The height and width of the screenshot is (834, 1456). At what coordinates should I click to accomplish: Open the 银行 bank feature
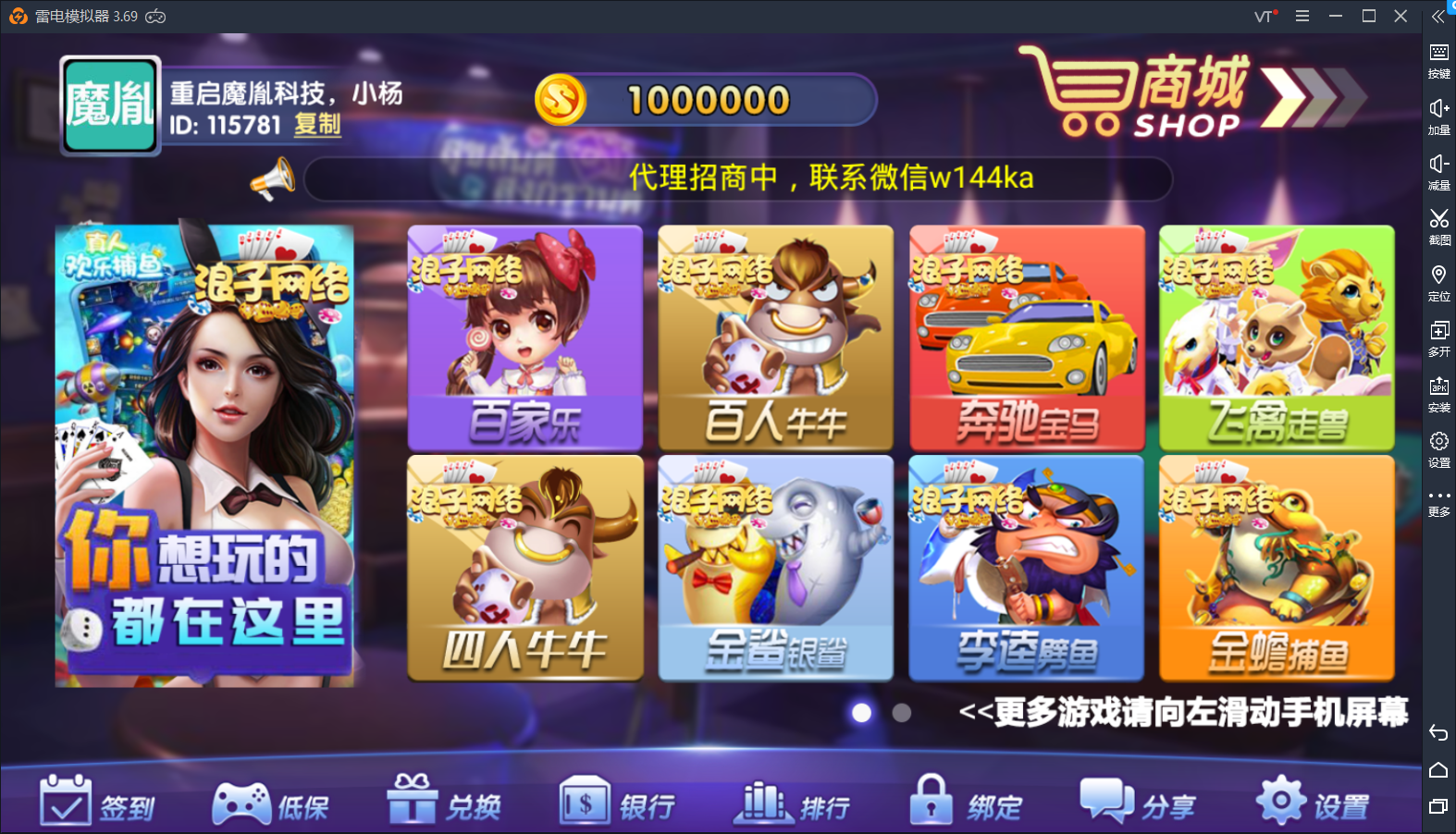tap(618, 803)
